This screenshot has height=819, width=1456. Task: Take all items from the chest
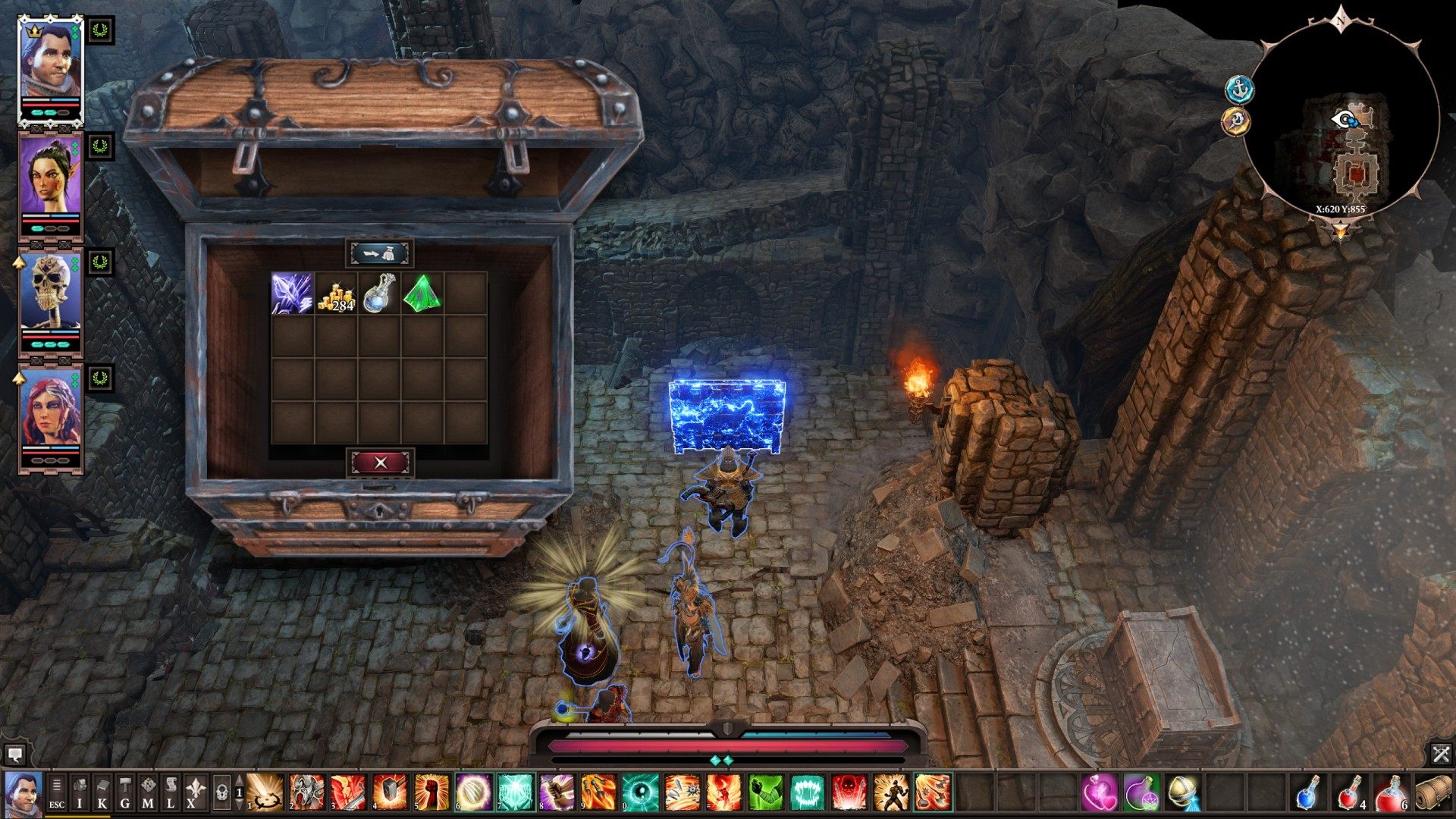click(x=380, y=253)
